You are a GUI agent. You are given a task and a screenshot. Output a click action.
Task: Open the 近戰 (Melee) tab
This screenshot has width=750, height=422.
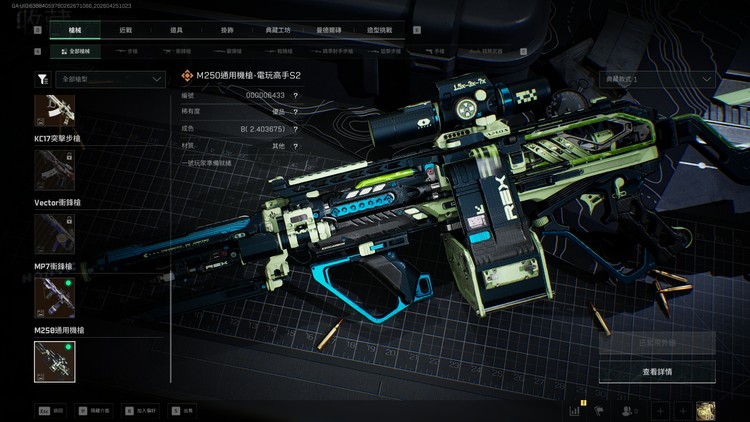click(x=124, y=31)
